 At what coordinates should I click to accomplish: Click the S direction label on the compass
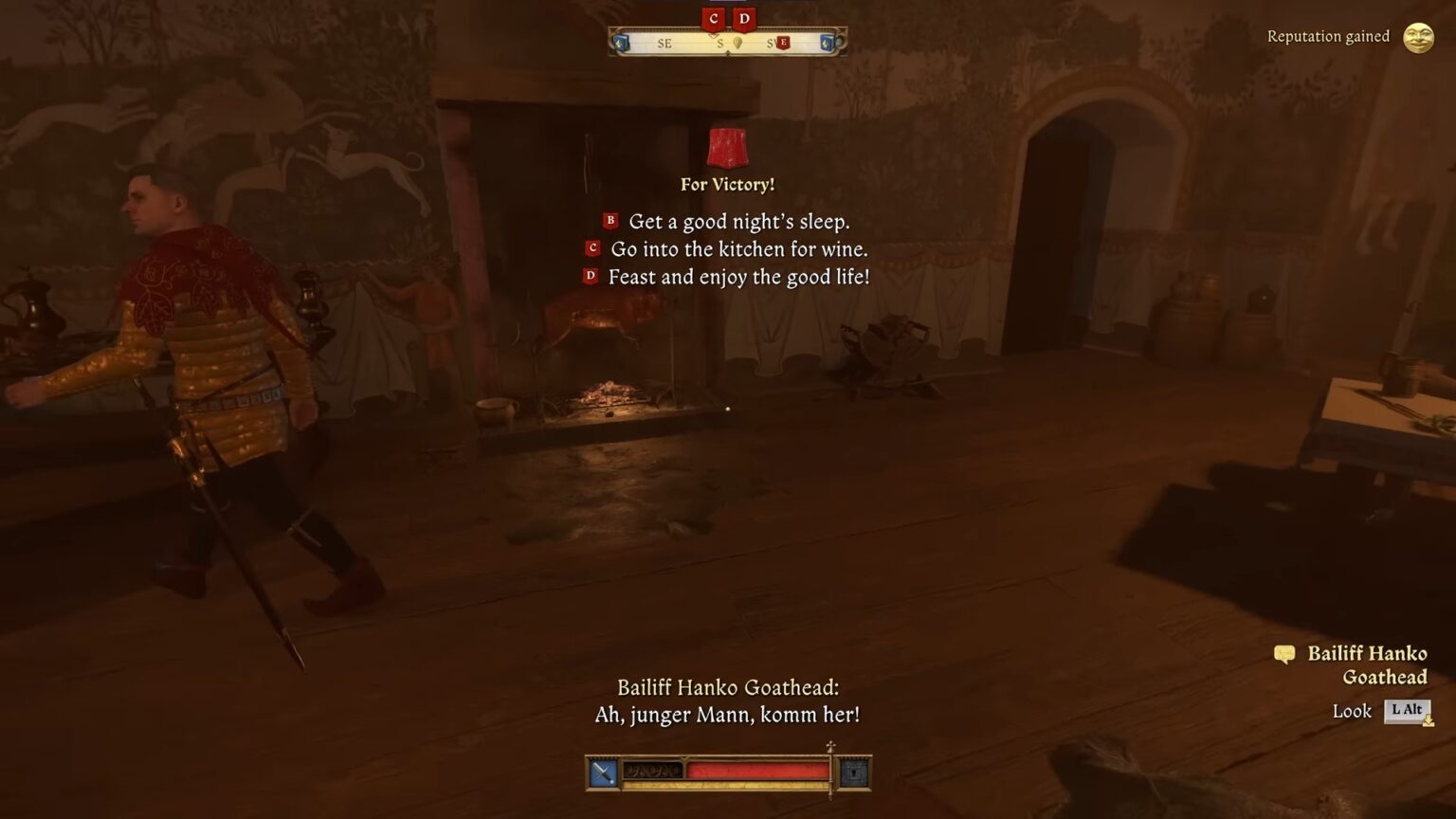pos(722,45)
